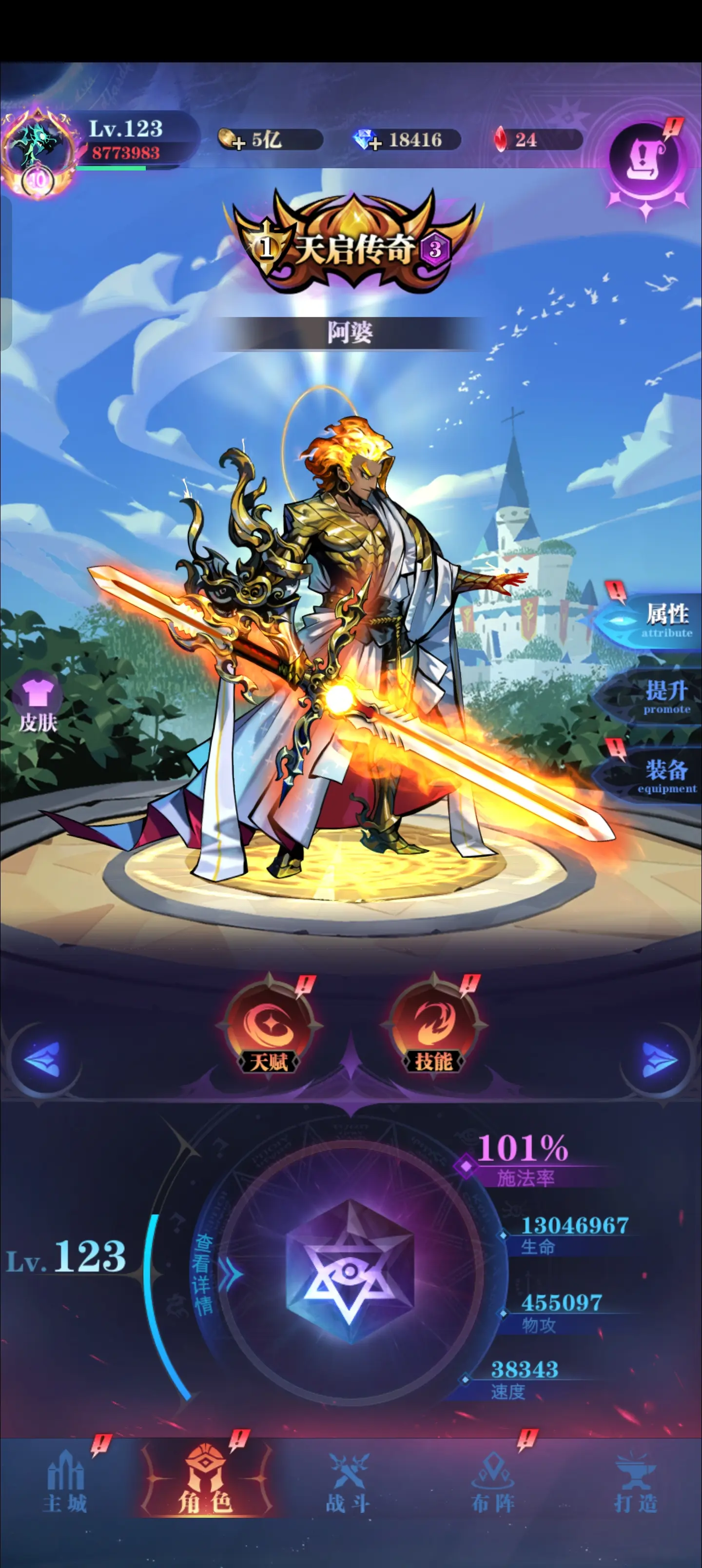The width and height of the screenshot is (702, 1568).
Task: Show the previous character with left arrow
Action: coord(42,1059)
